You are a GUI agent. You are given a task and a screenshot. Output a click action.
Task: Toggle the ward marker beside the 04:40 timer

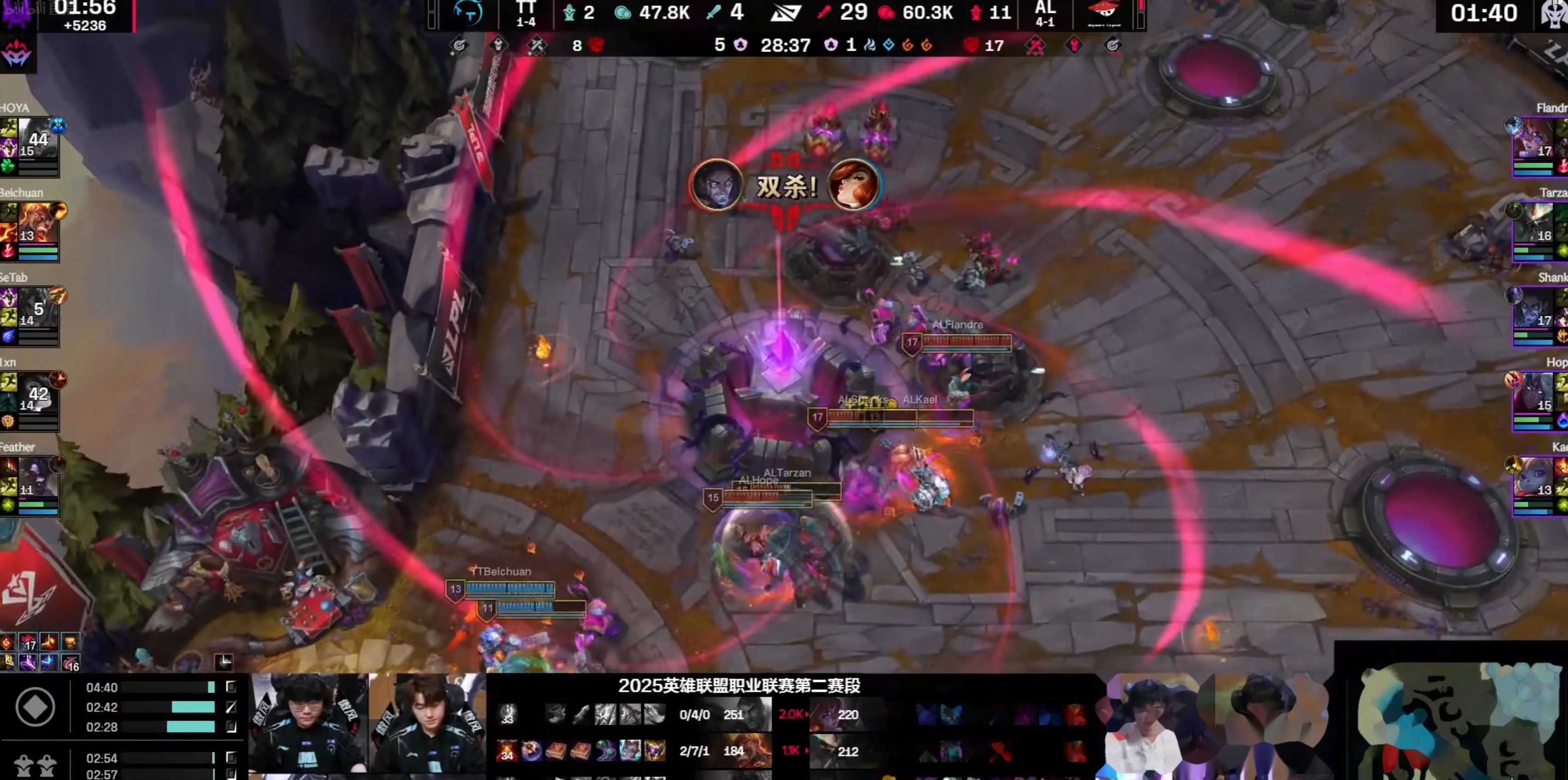231,687
